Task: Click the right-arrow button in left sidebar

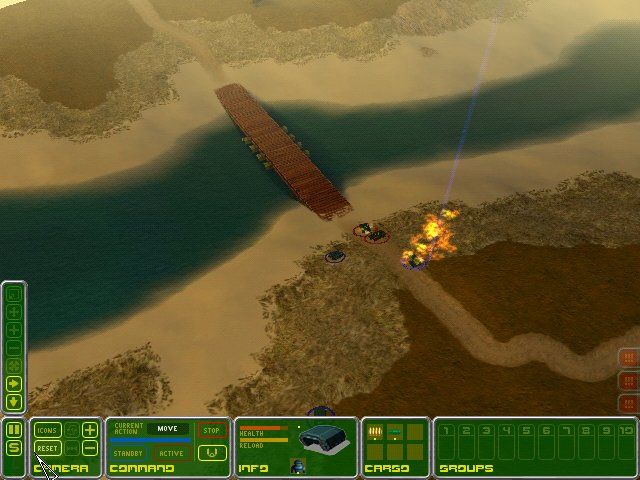Action: point(14,383)
